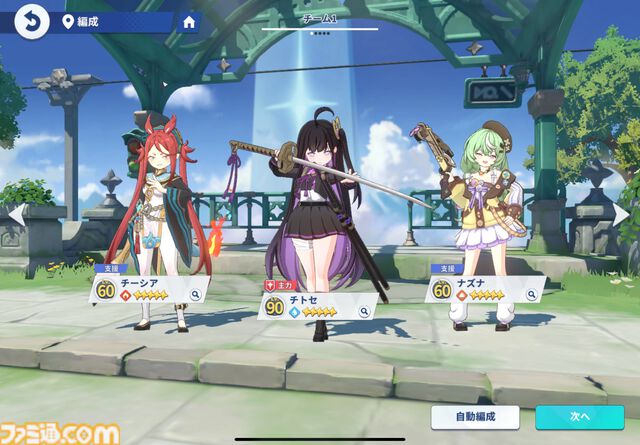Go back with the return arrow button
Screen dimensions: 640x445
tap(31, 20)
